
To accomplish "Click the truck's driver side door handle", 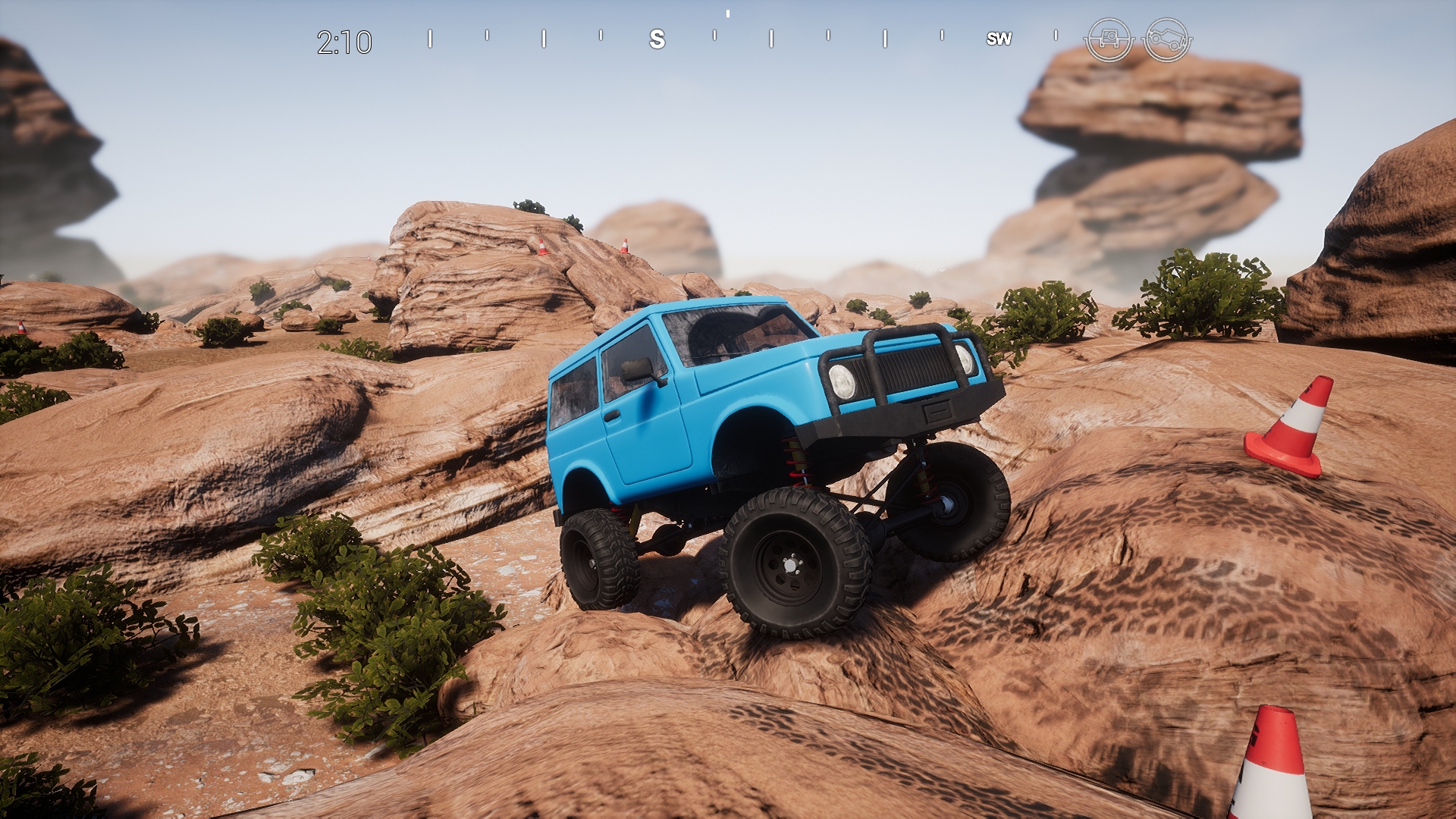I will click(x=613, y=416).
